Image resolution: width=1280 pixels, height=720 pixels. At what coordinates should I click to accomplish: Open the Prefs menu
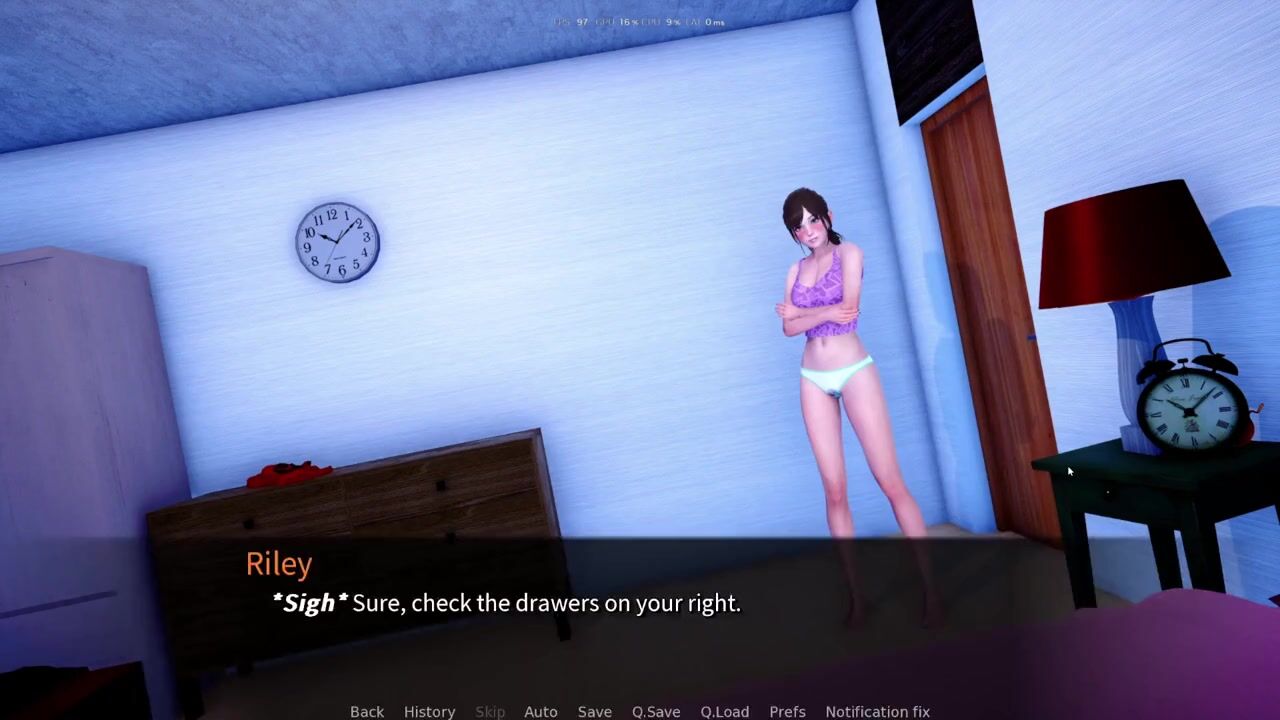pyautogui.click(x=787, y=711)
